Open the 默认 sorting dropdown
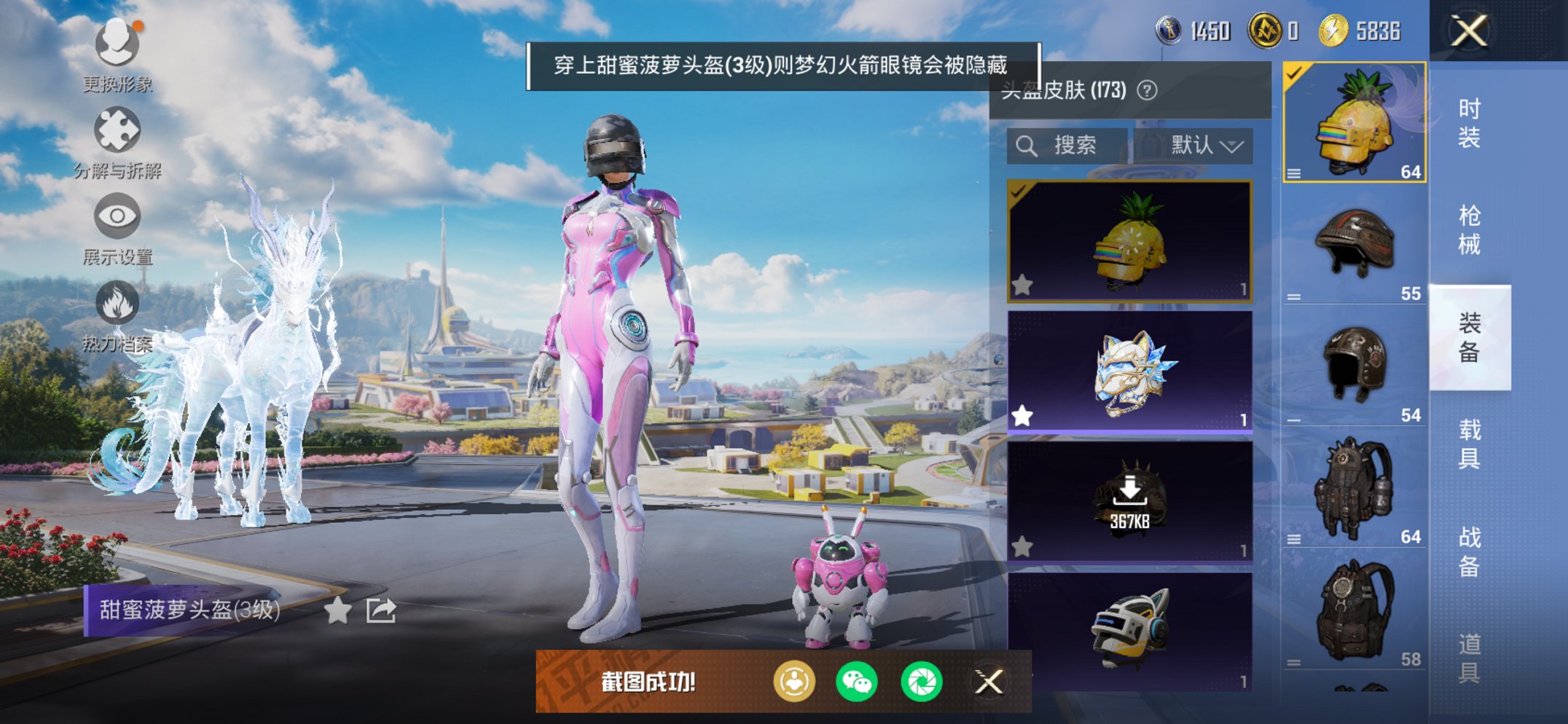Screen dimensions: 1568x724 click(x=1207, y=144)
